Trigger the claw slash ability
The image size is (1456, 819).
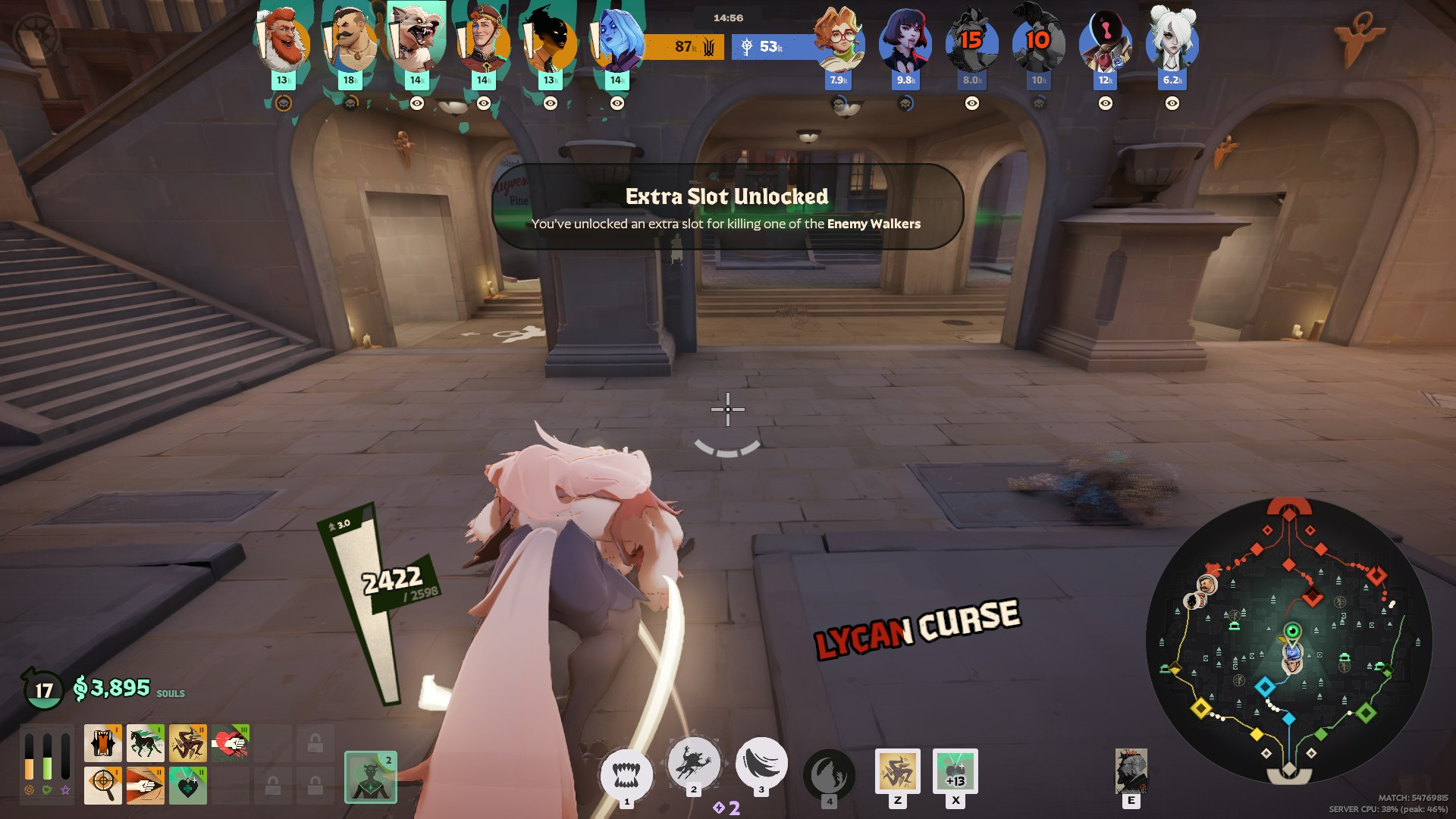click(761, 763)
